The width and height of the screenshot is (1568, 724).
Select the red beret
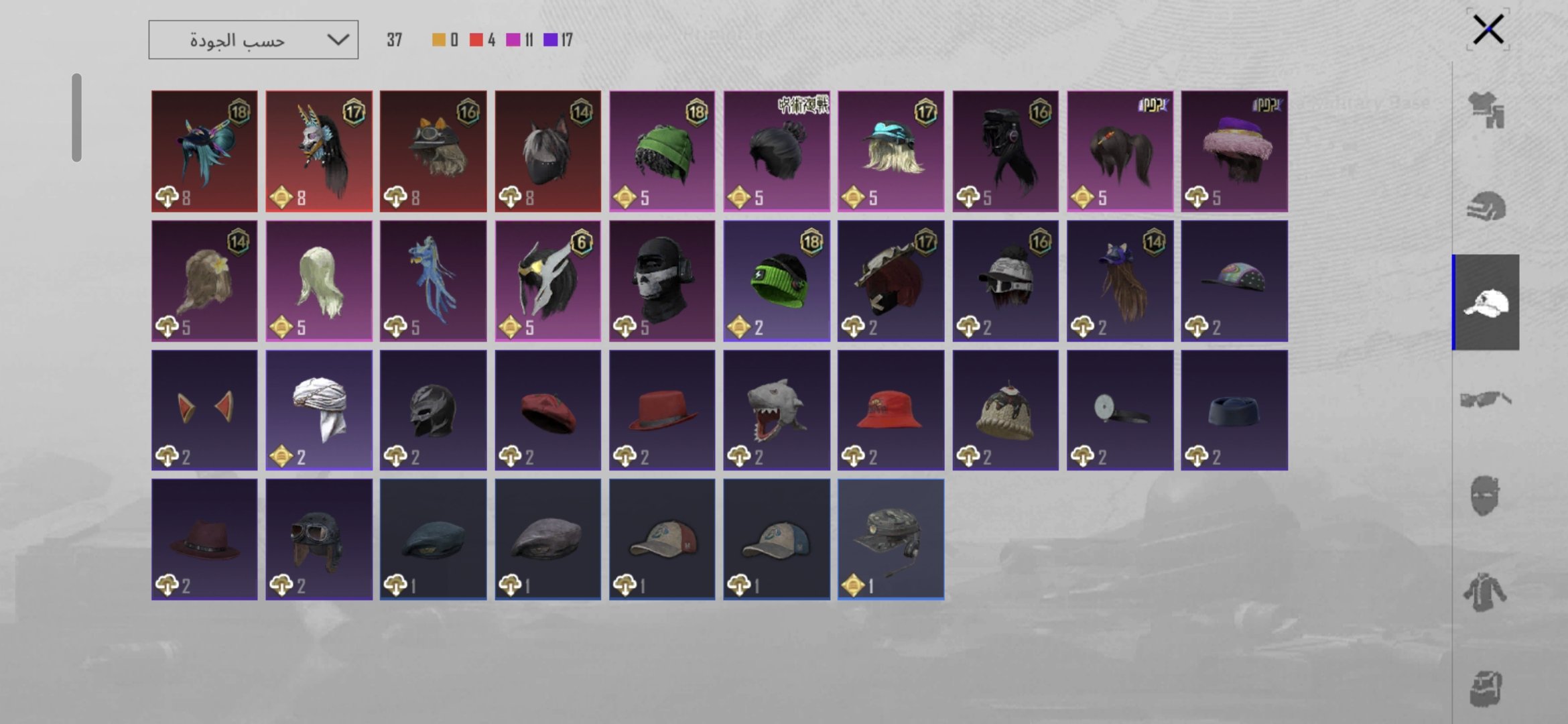[x=548, y=410]
